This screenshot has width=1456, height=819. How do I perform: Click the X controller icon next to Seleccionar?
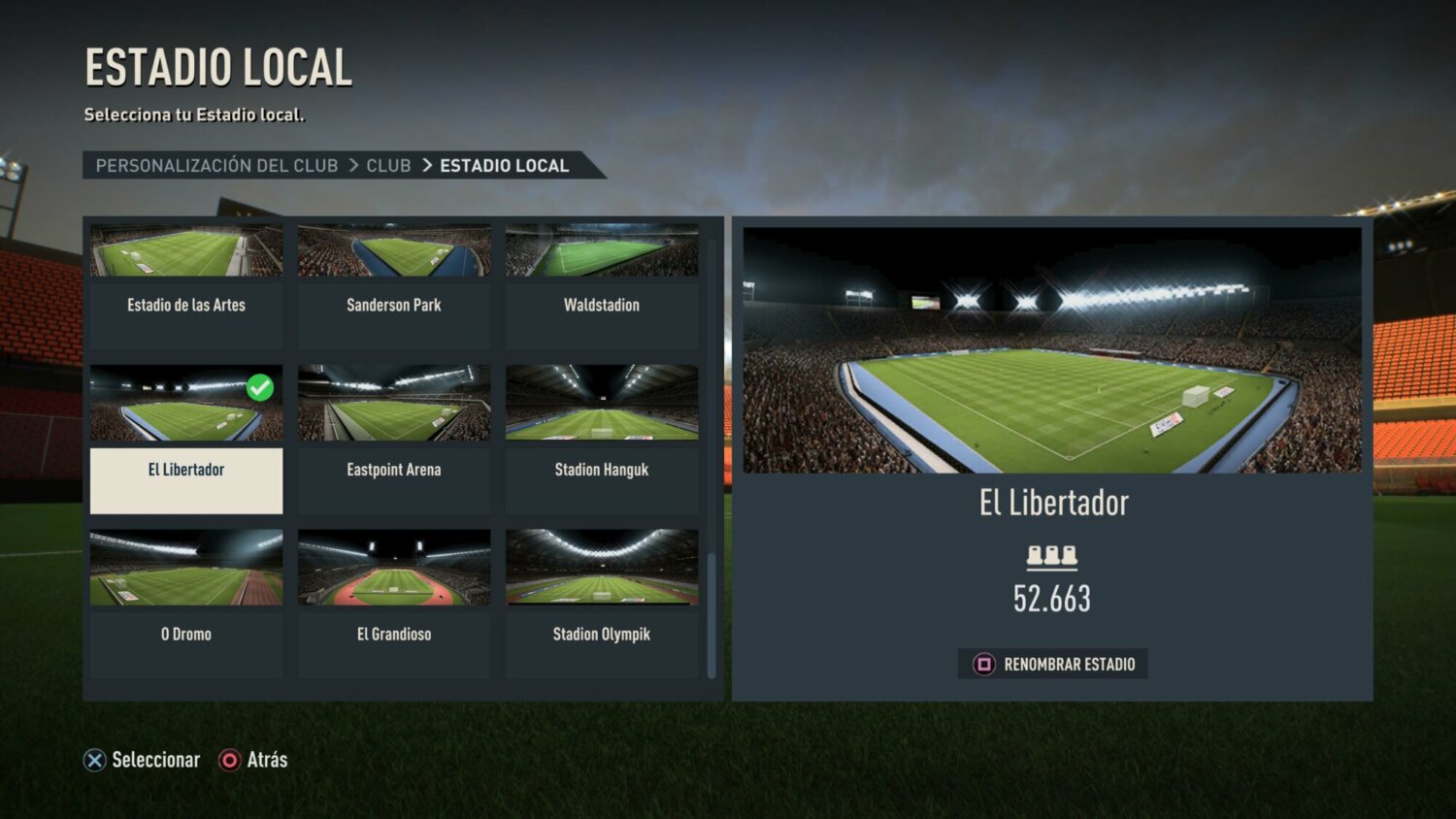[x=94, y=760]
